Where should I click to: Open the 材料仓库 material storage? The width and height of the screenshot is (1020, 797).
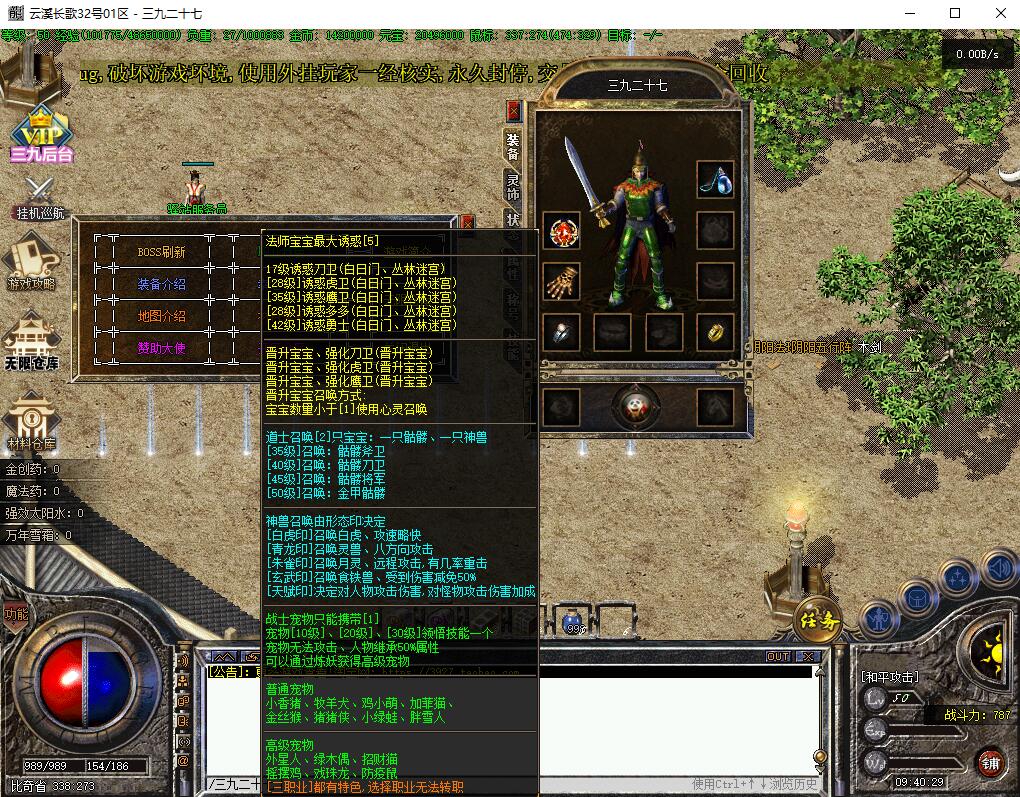(32, 421)
